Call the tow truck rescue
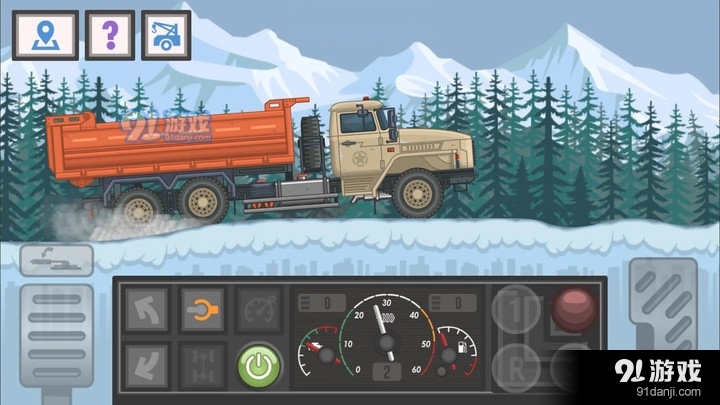This screenshot has width=720, height=405. (x=166, y=36)
